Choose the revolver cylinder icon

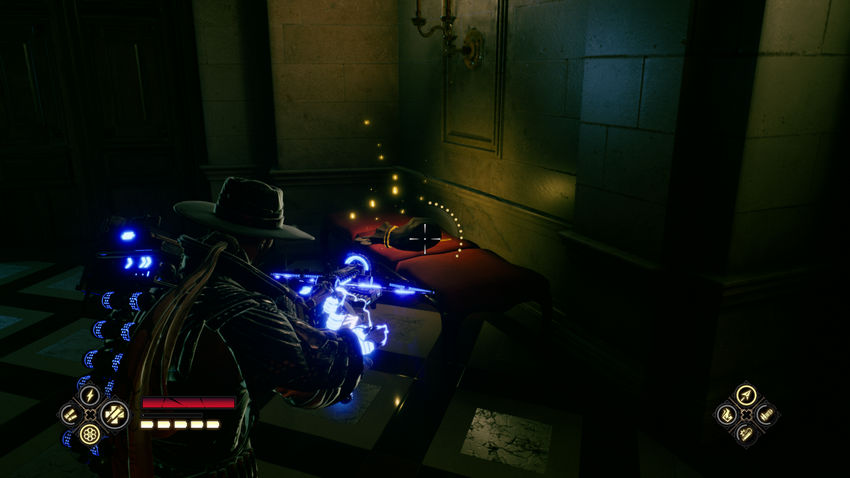(x=90, y=434)
